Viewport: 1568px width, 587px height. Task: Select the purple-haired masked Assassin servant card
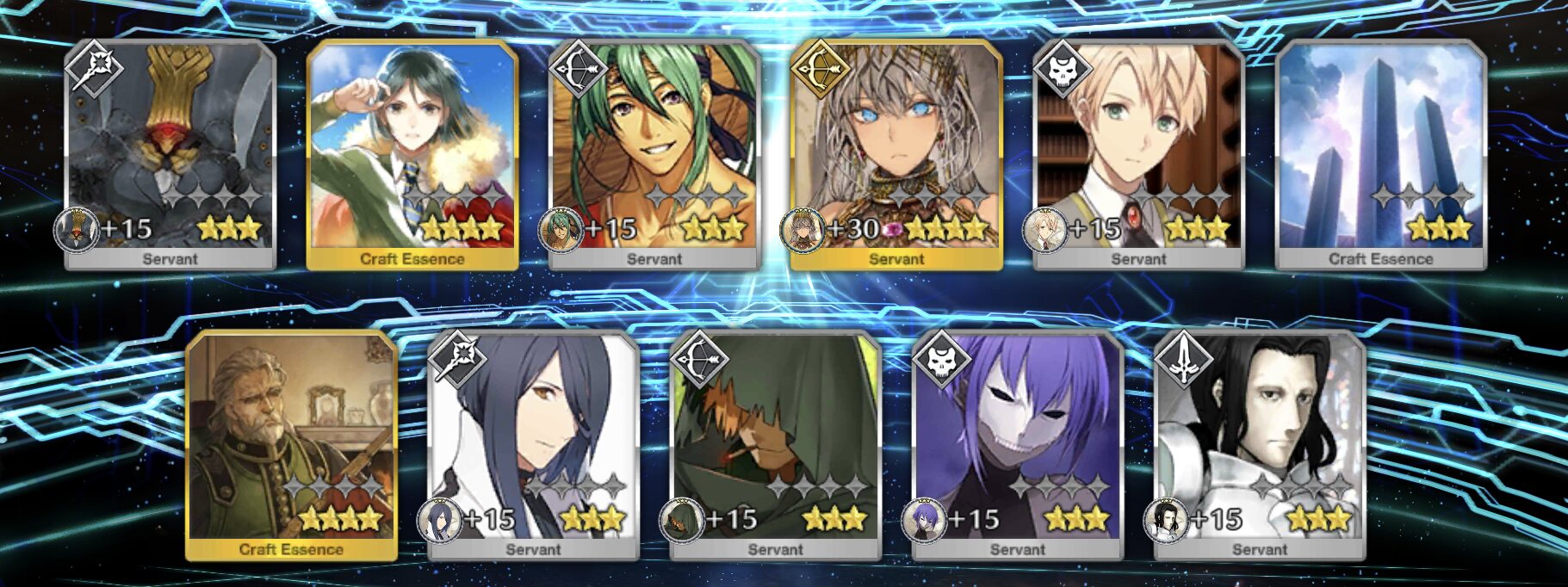coord(1017,444)
